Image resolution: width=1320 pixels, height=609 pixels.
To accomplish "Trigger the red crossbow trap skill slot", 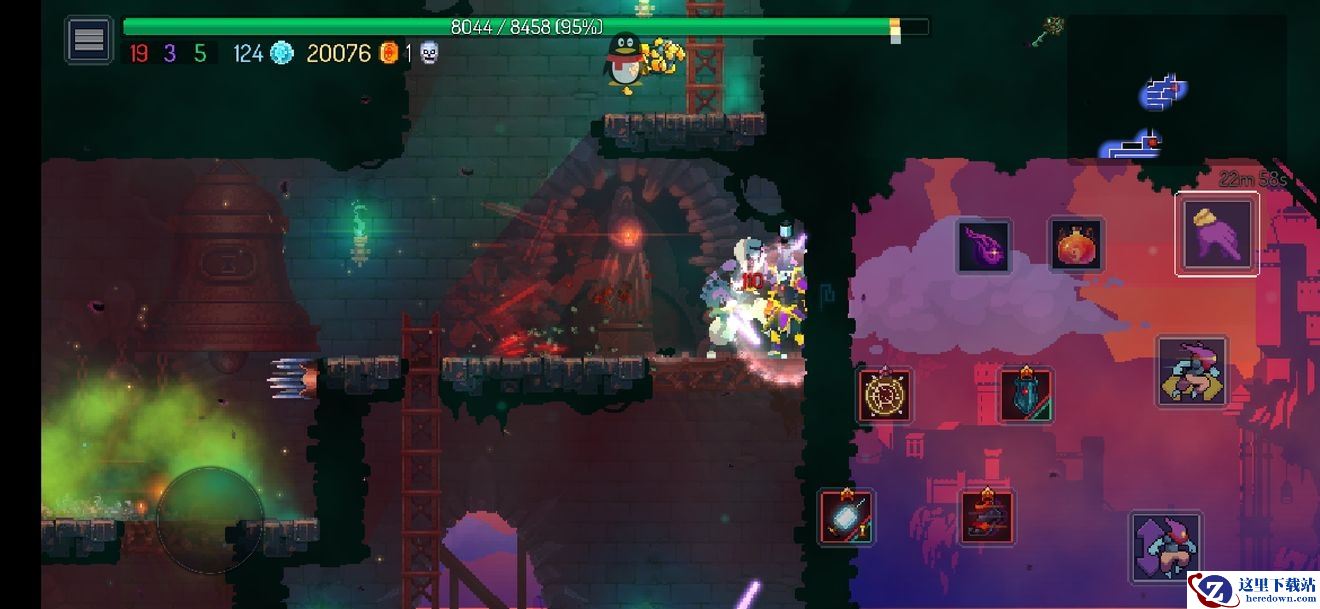I will click(x=987, y=516).
